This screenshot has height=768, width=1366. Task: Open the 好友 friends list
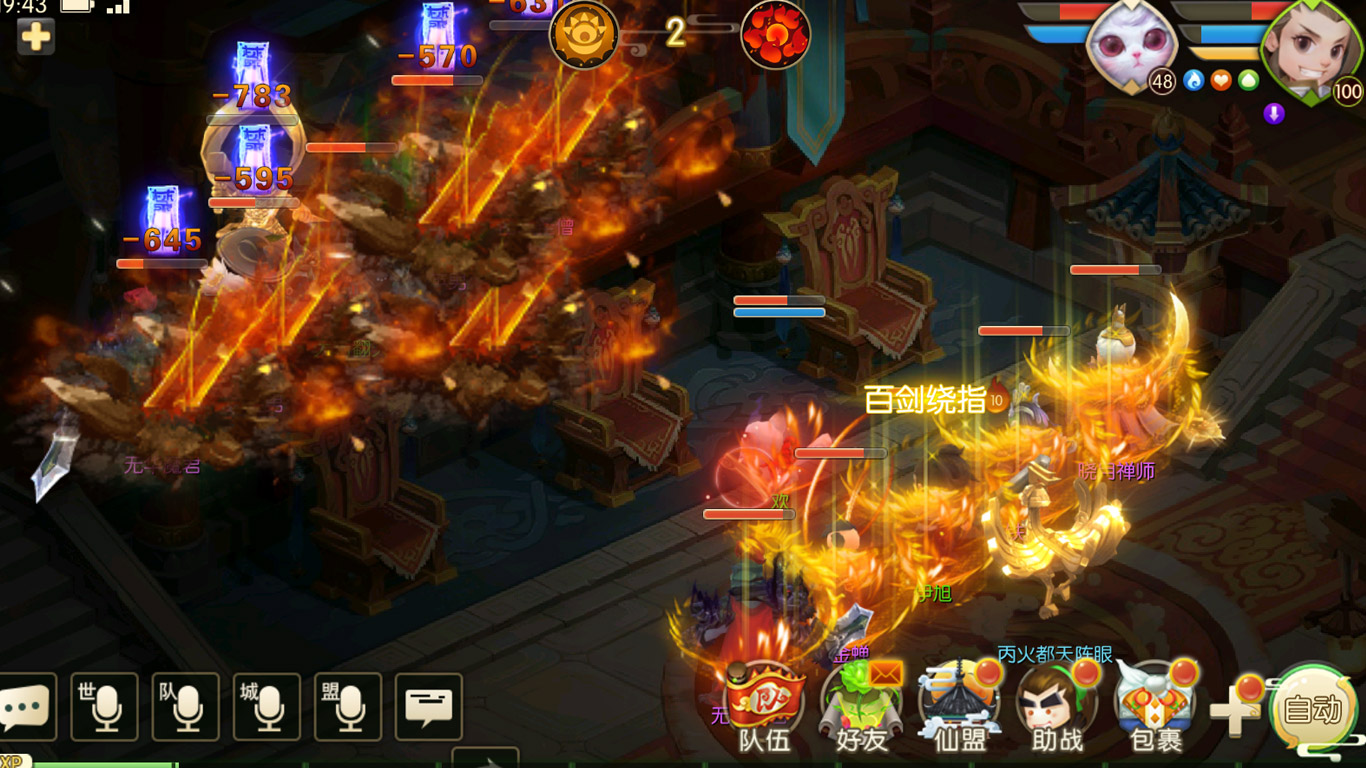point(860,703)
